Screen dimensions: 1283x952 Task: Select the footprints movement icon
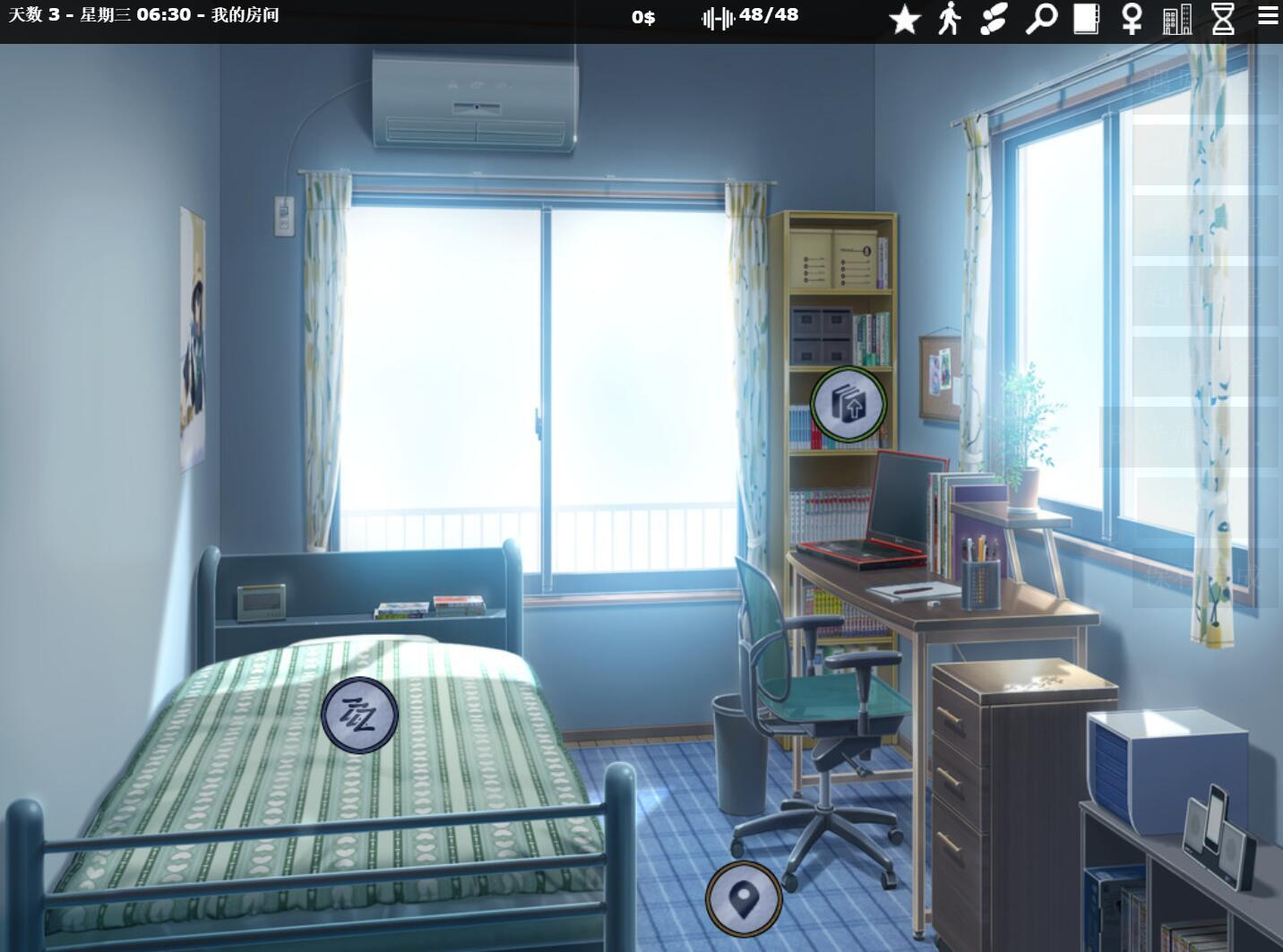point(995,18)
